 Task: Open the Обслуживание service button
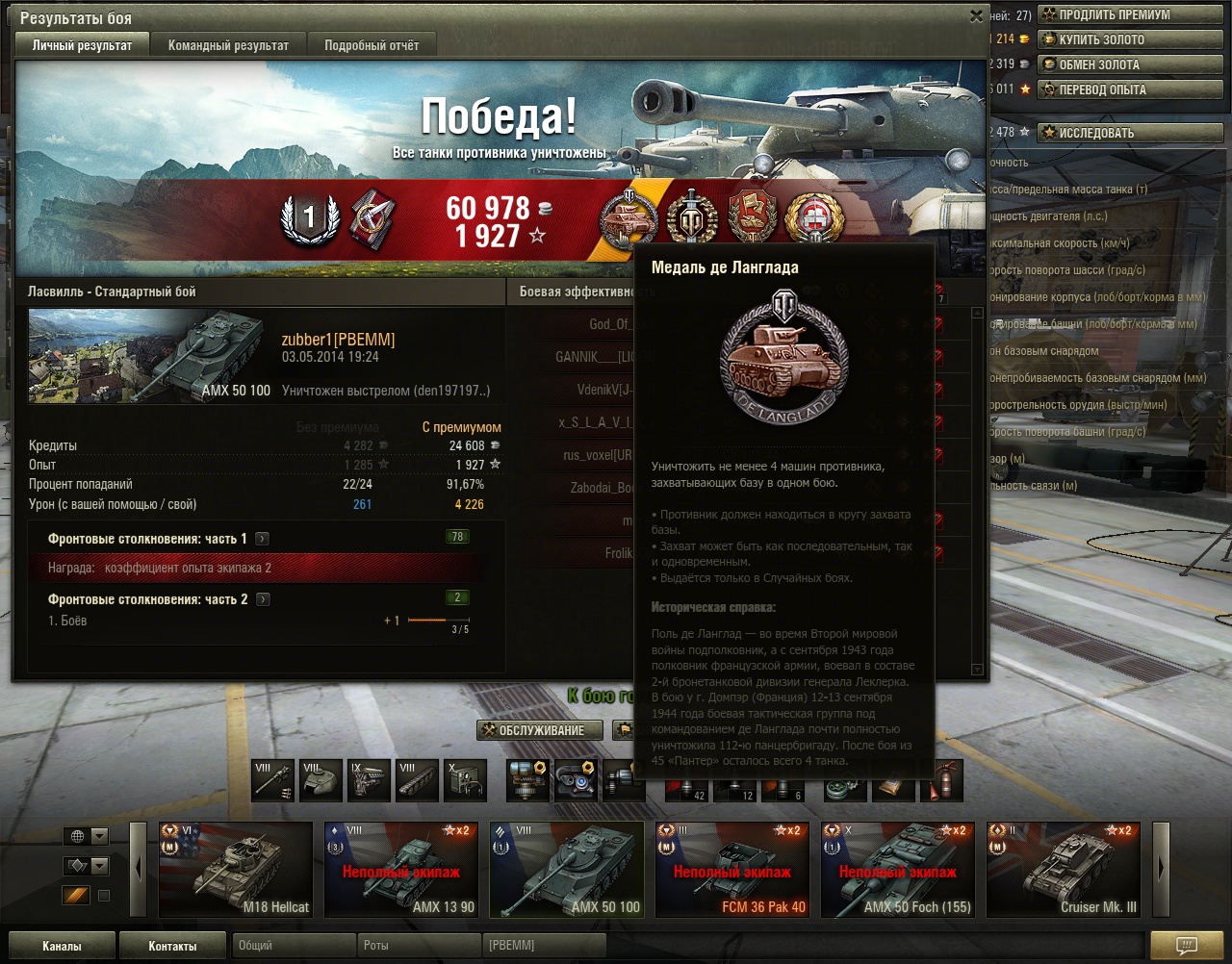pos(540,730)
